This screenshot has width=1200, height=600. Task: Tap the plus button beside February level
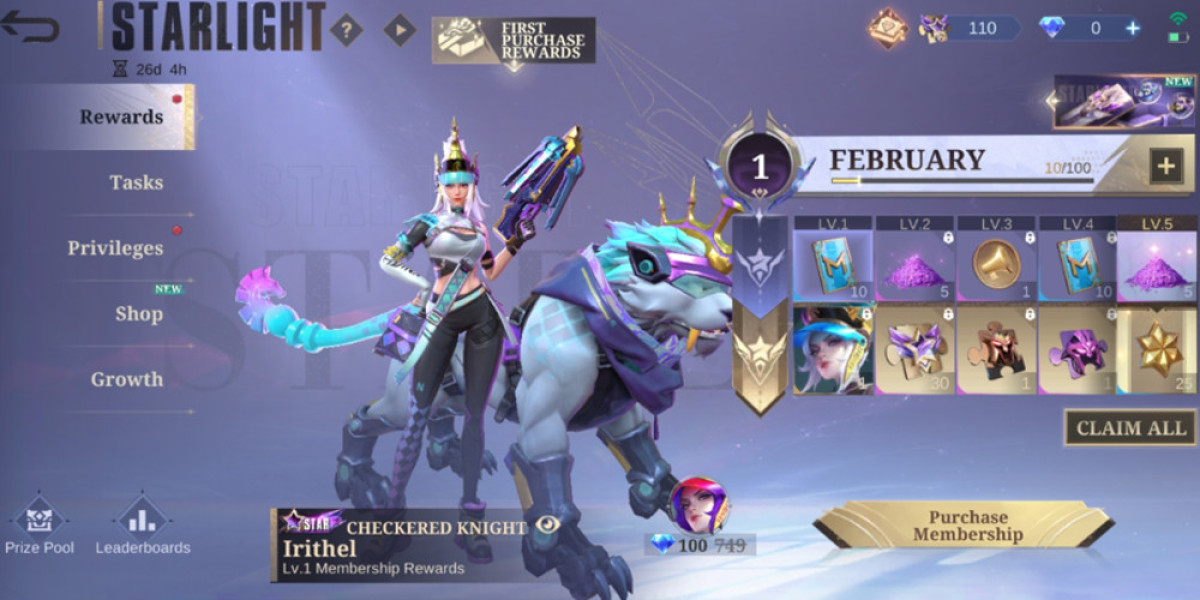click(x=1165, y=166)
